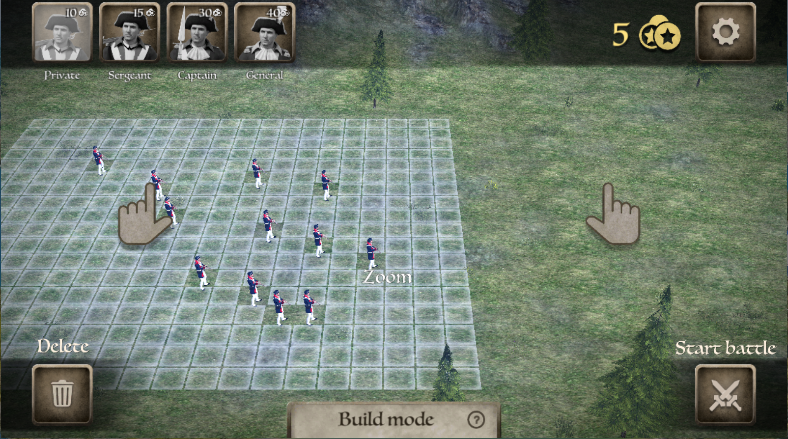Open Build mode help question mark
The width and height of the screenshot is (788, 439).
click(x=476, y=420)
